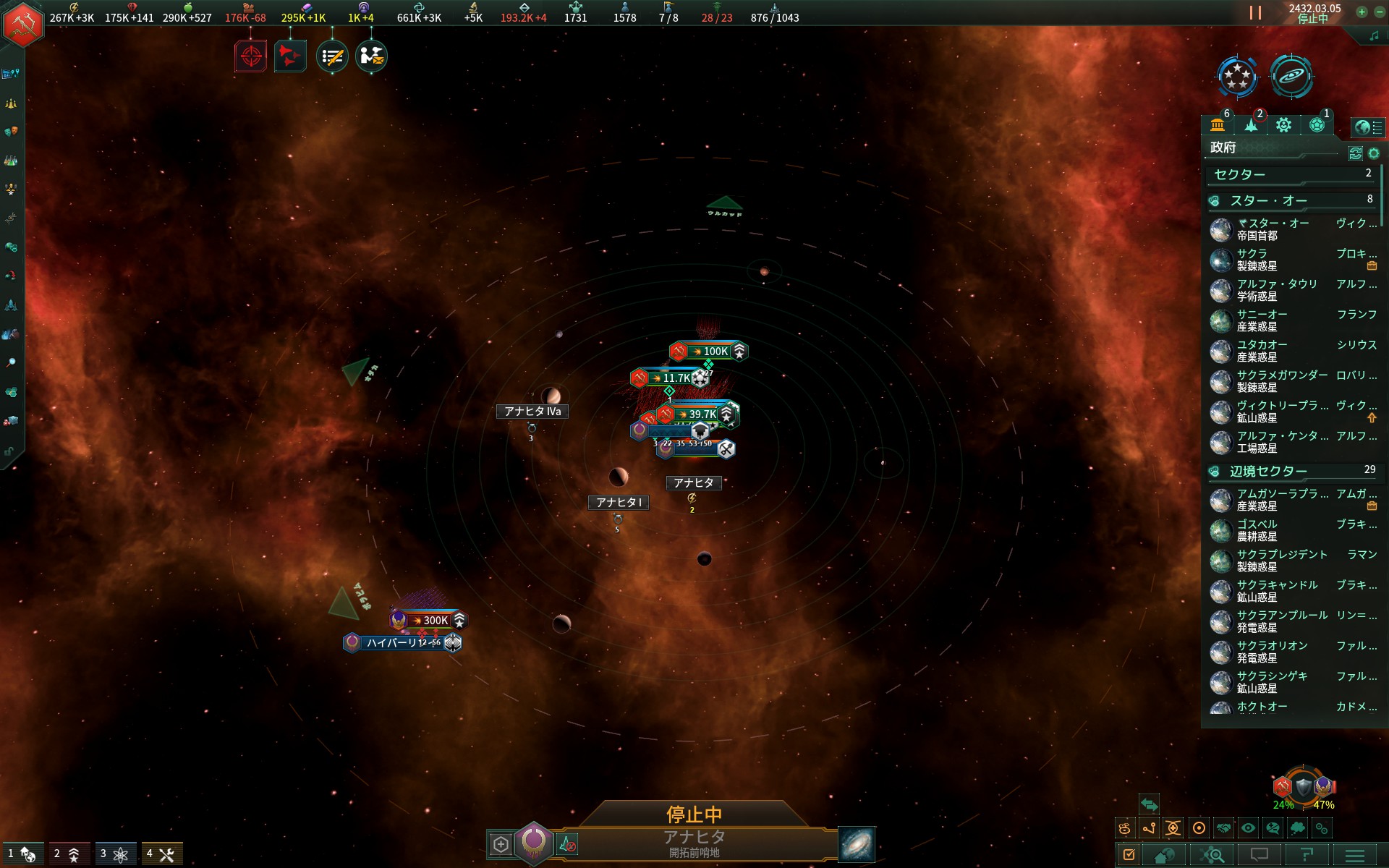Toggle the diplomatic handshake map mode

tap(1223, 828)
